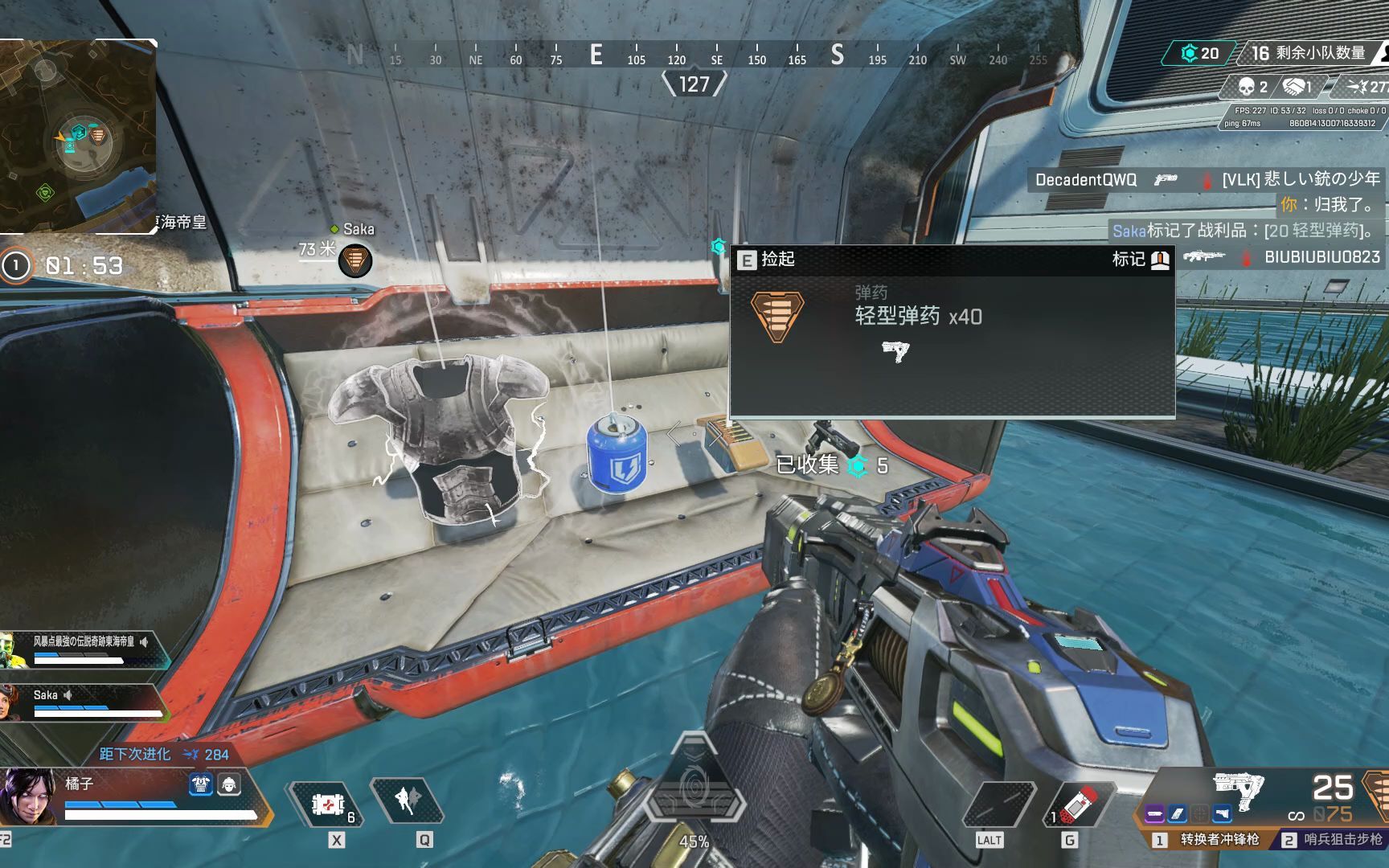Viewport: 1389px width, 868px height.
Task: Click Saka's light ammo ping marker
Action: click(354, 260)
